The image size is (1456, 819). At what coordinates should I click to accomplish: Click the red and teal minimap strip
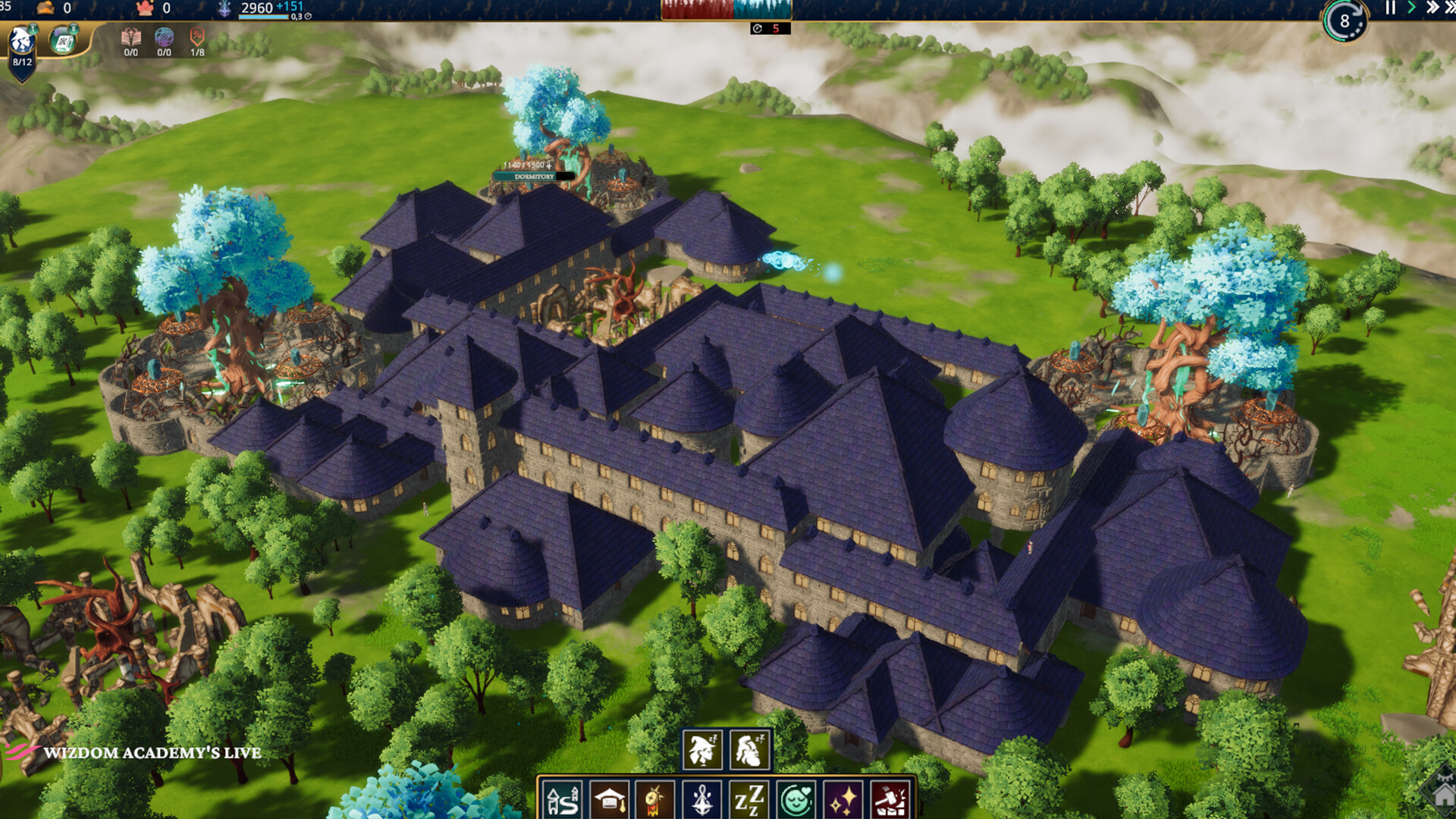[x=724, y=10]
